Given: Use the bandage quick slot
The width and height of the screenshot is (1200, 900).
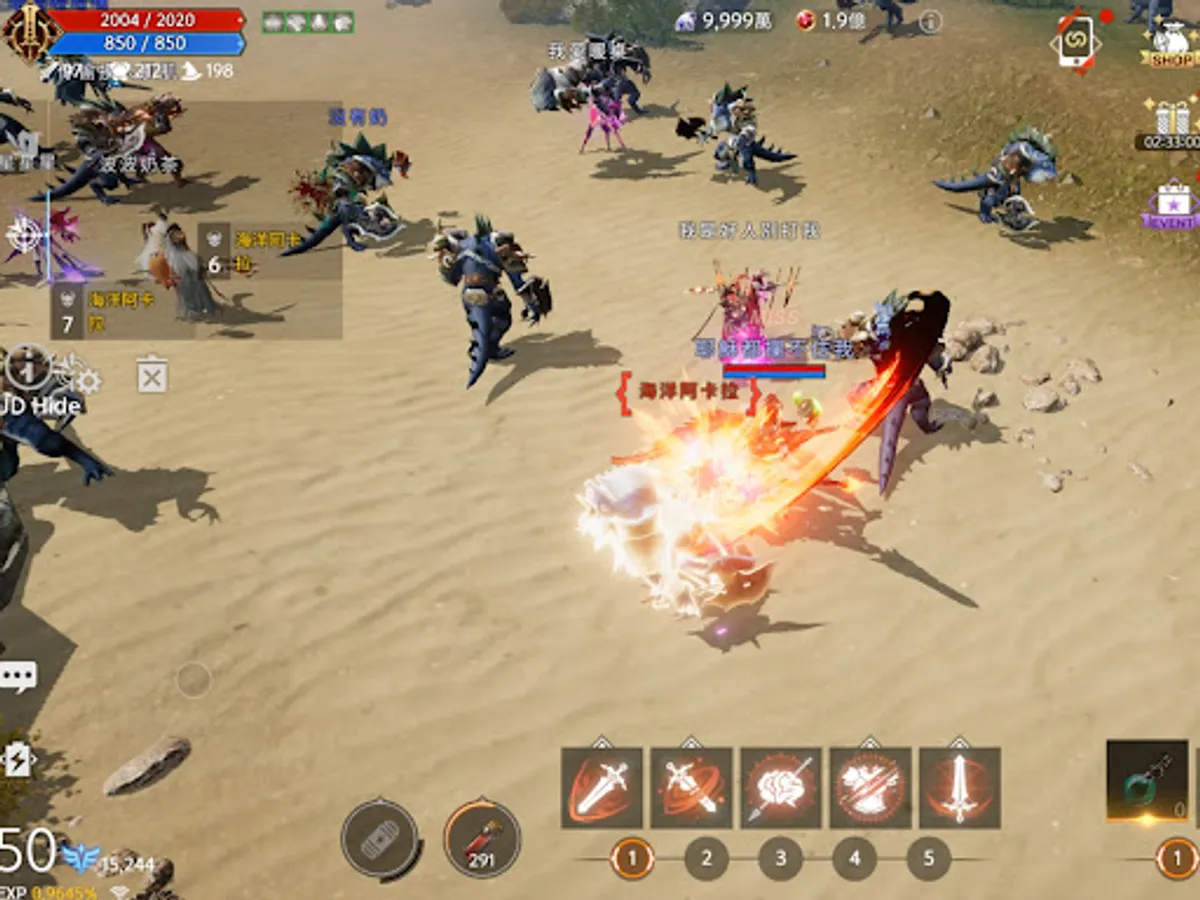Looking at the screenshot, I should pyautogui.click(x=380, y=840).
